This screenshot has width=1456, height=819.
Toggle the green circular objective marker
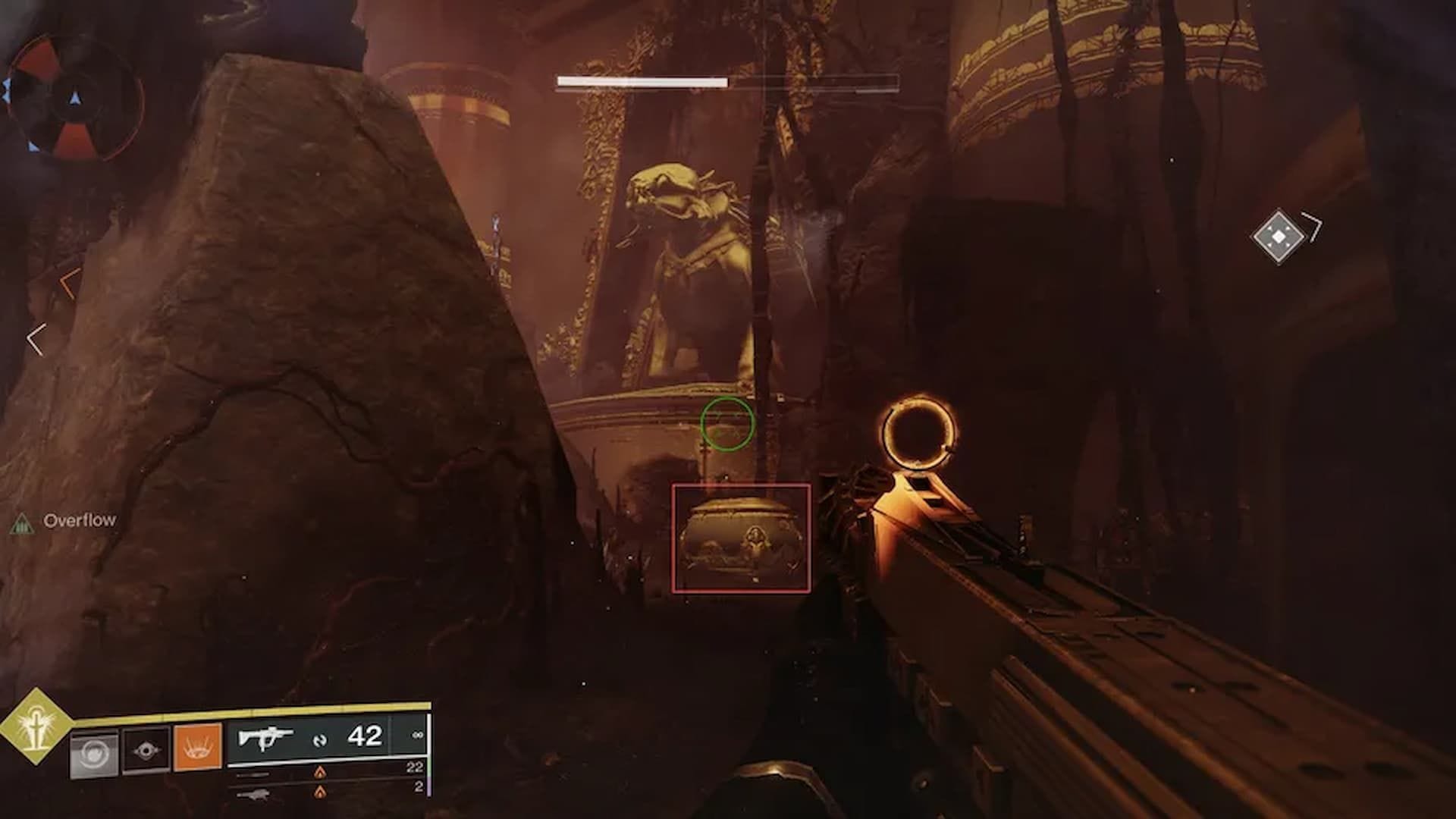coord(729,425)
